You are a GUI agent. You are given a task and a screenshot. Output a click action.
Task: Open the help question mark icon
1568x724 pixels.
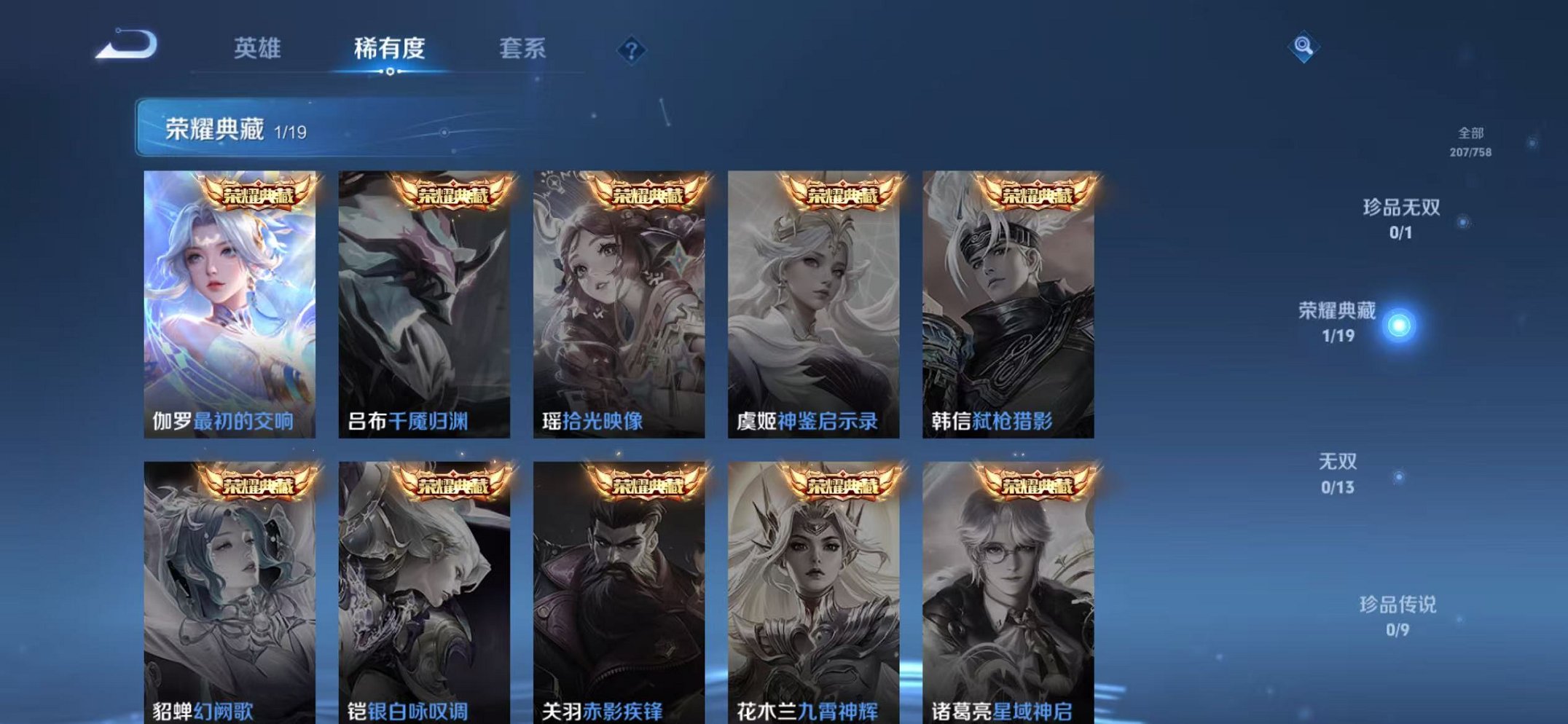(633, 50)
